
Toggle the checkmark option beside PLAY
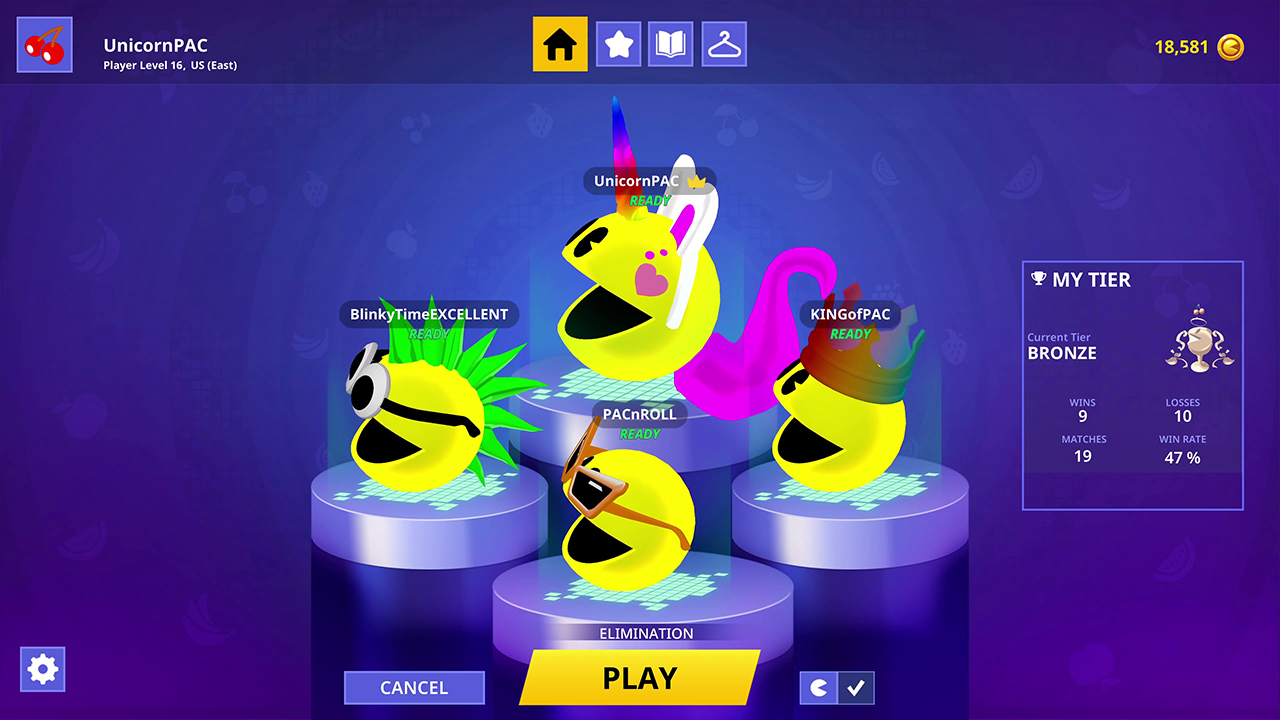pos(857,687)
